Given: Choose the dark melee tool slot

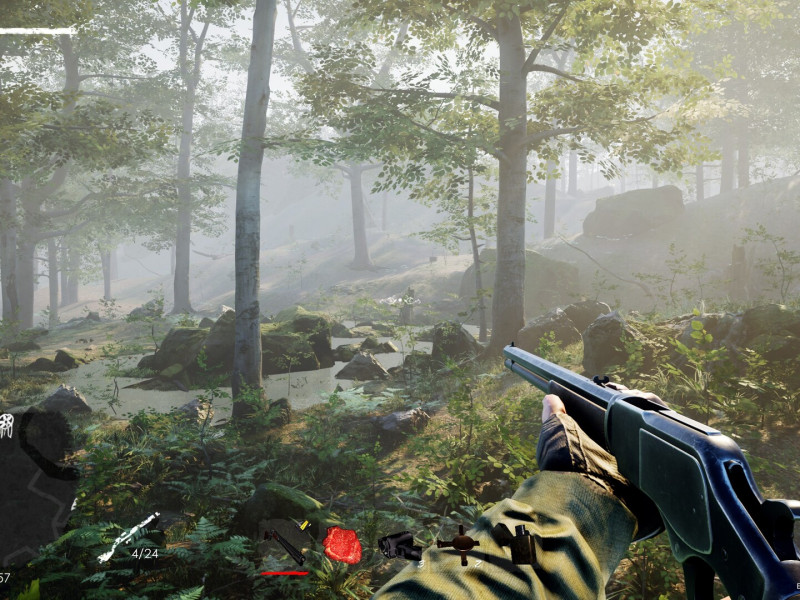Looking at the screenshot, I should coord(285,543).
